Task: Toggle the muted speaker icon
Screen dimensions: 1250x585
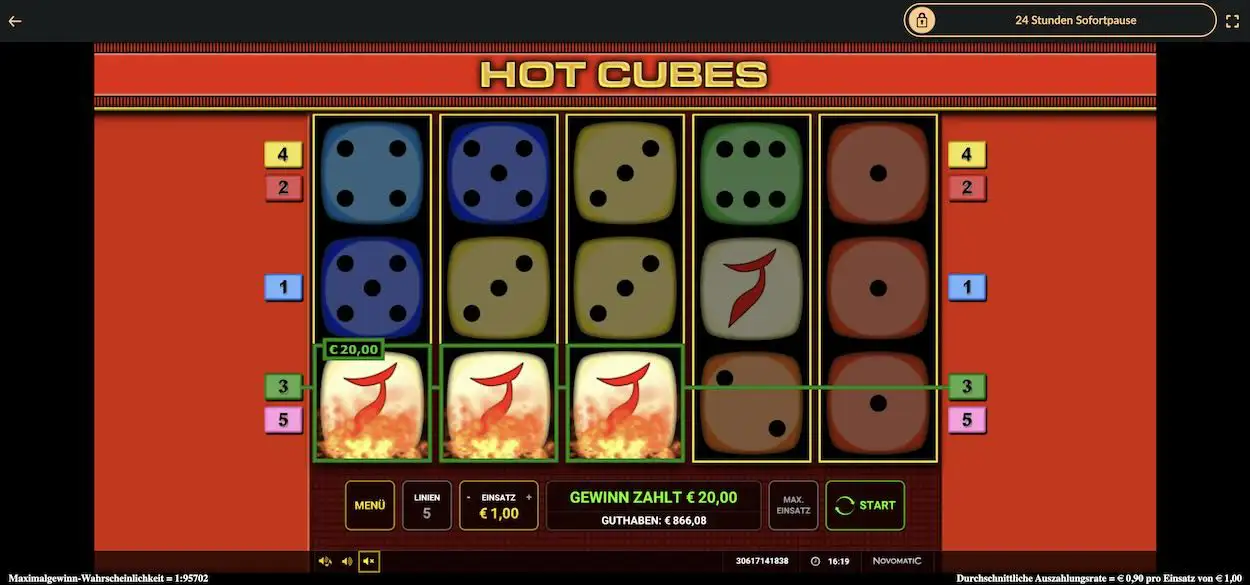Action: point(369,561)
